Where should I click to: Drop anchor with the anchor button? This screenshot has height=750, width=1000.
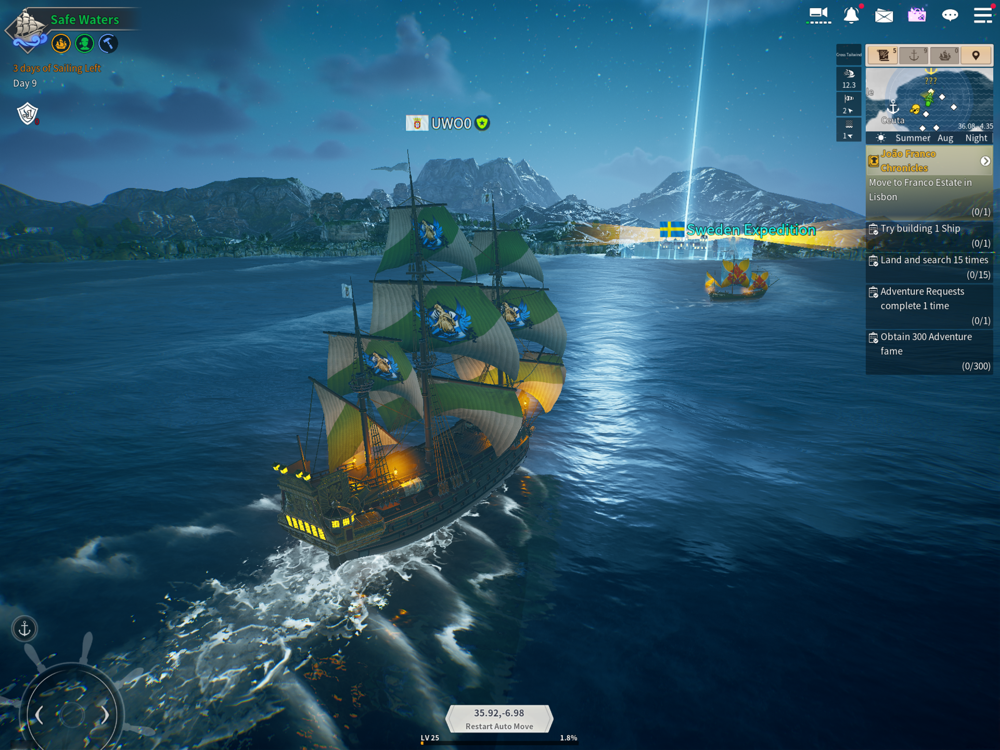[25, 629]
